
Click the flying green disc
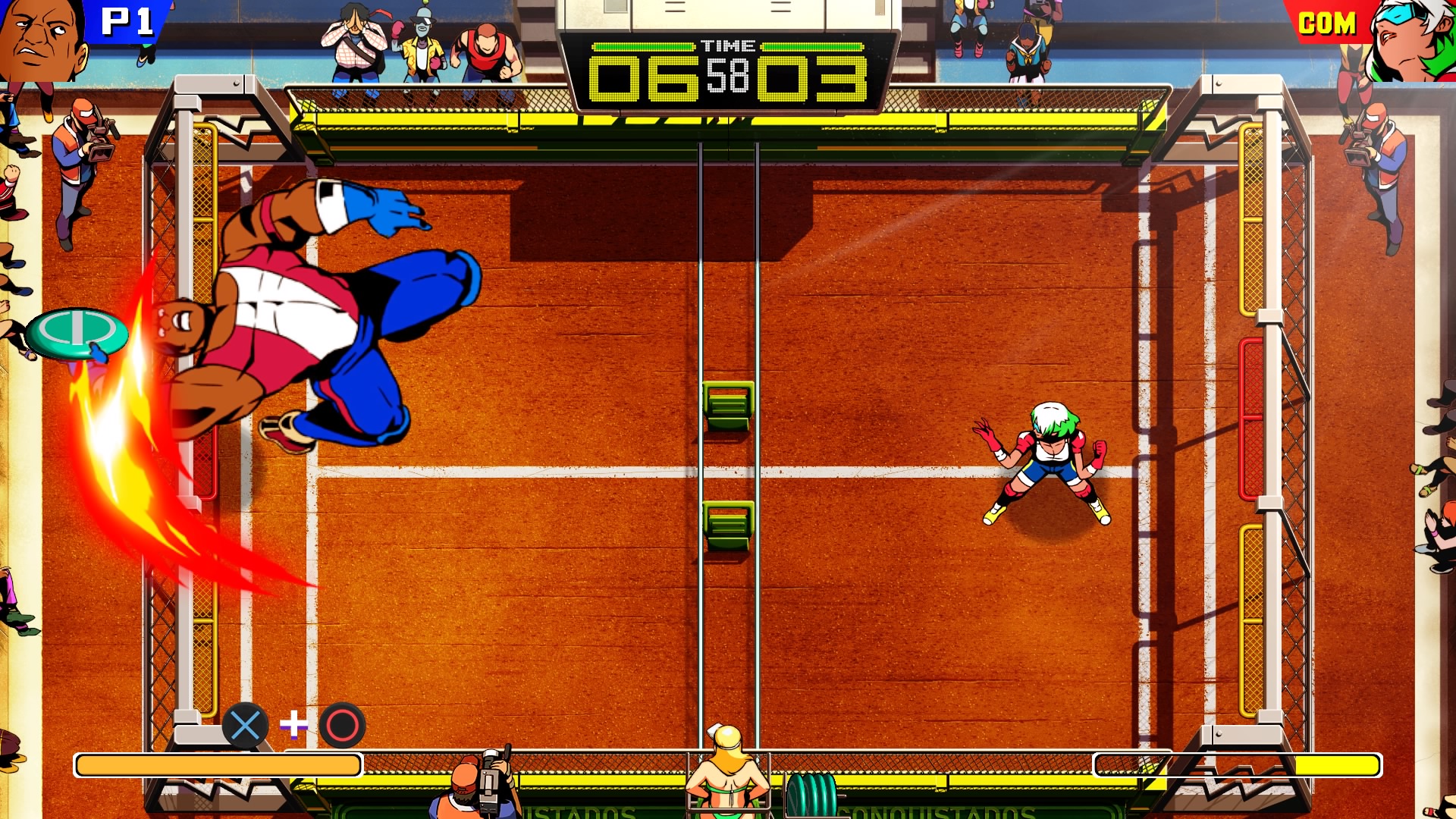pyautogui.click(x=76, y=334)
